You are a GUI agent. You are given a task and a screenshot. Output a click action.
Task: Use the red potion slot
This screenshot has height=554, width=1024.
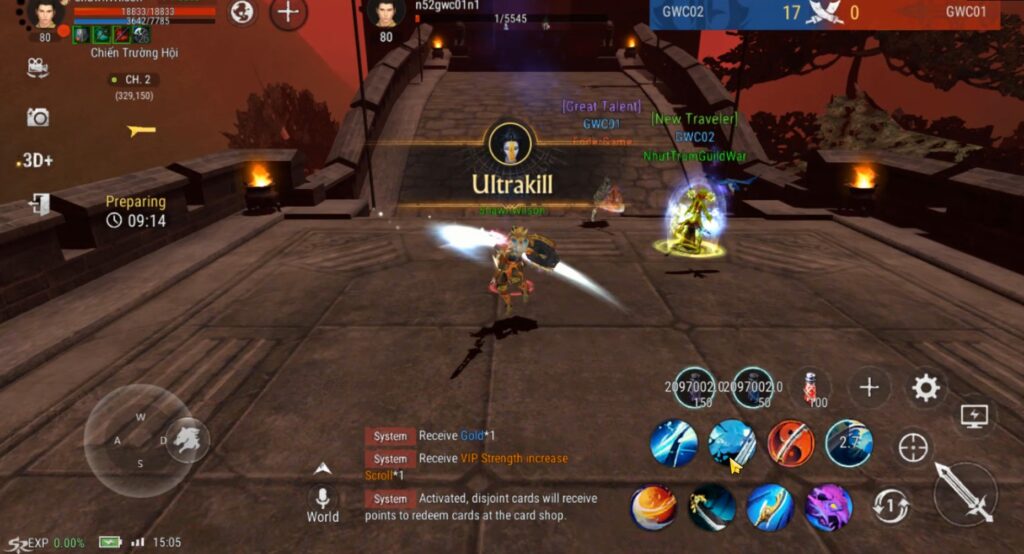click(x=811, y=387)
